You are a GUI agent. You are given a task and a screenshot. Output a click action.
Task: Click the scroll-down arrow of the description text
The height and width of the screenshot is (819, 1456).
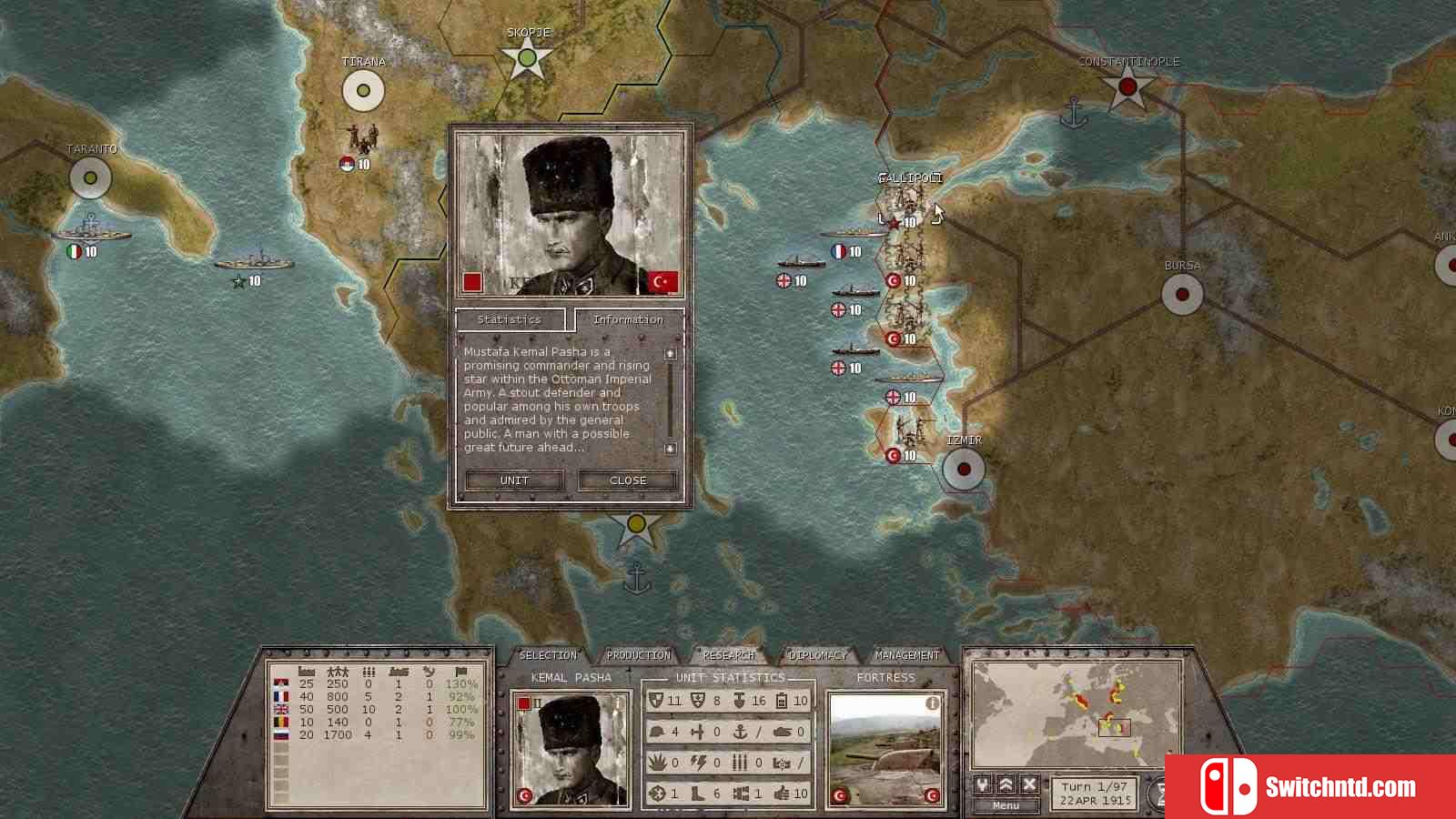coord(671,449)
